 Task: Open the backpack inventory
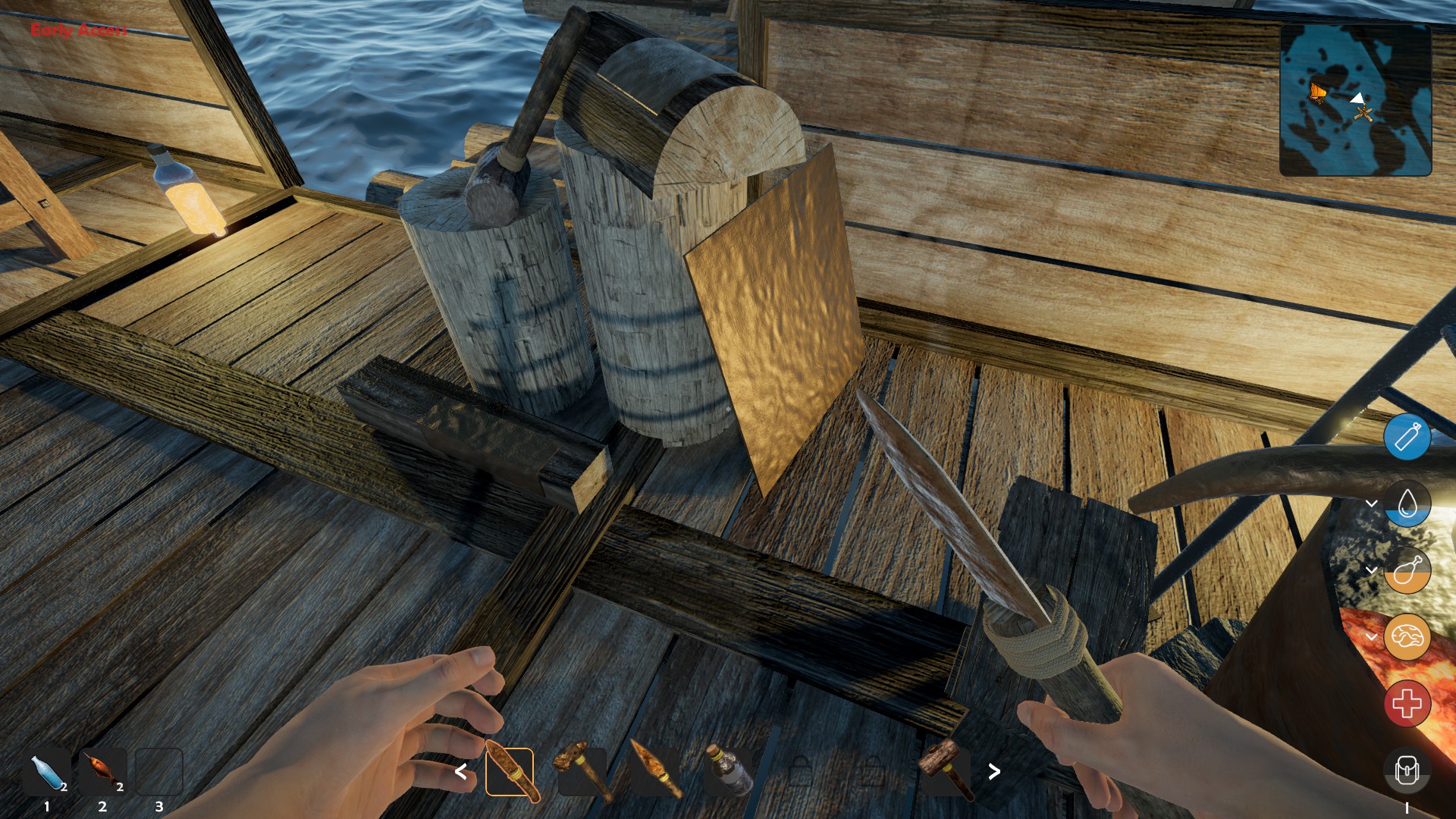[x=1407, y=772]
